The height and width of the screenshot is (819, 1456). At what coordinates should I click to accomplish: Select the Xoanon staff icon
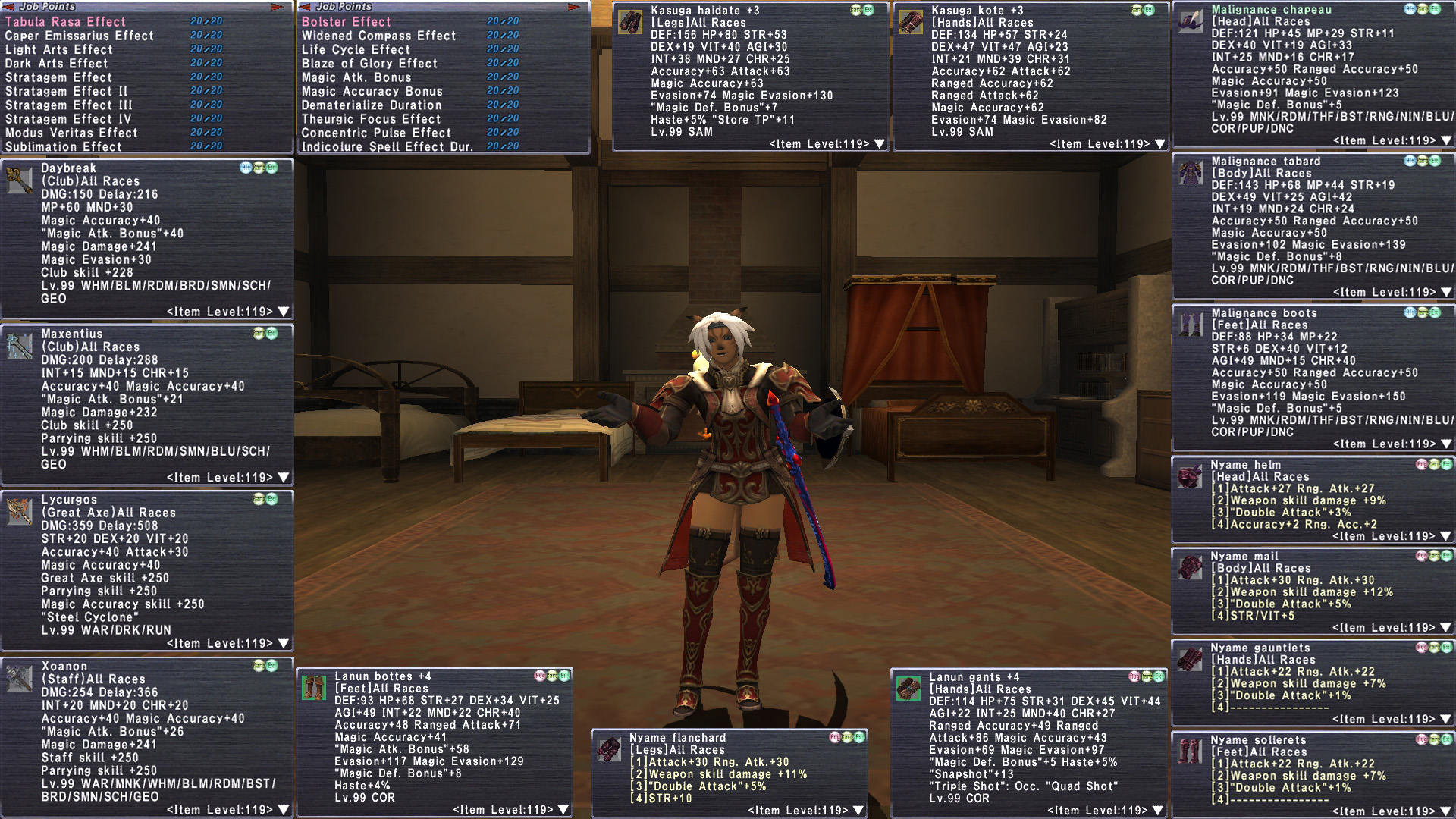point(19,678)
